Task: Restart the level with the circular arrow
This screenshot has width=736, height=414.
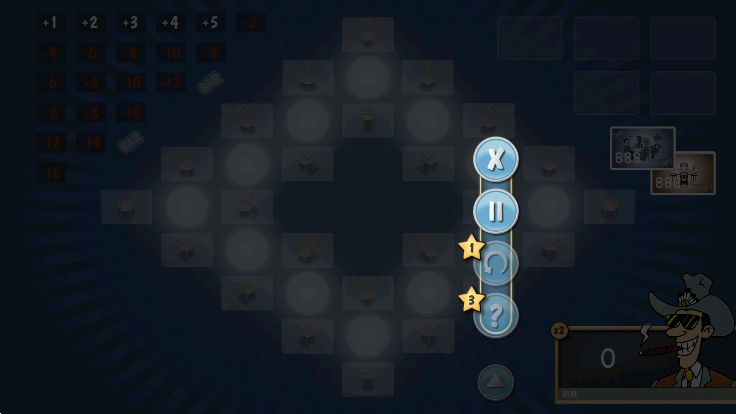Action: pos(496,264)
